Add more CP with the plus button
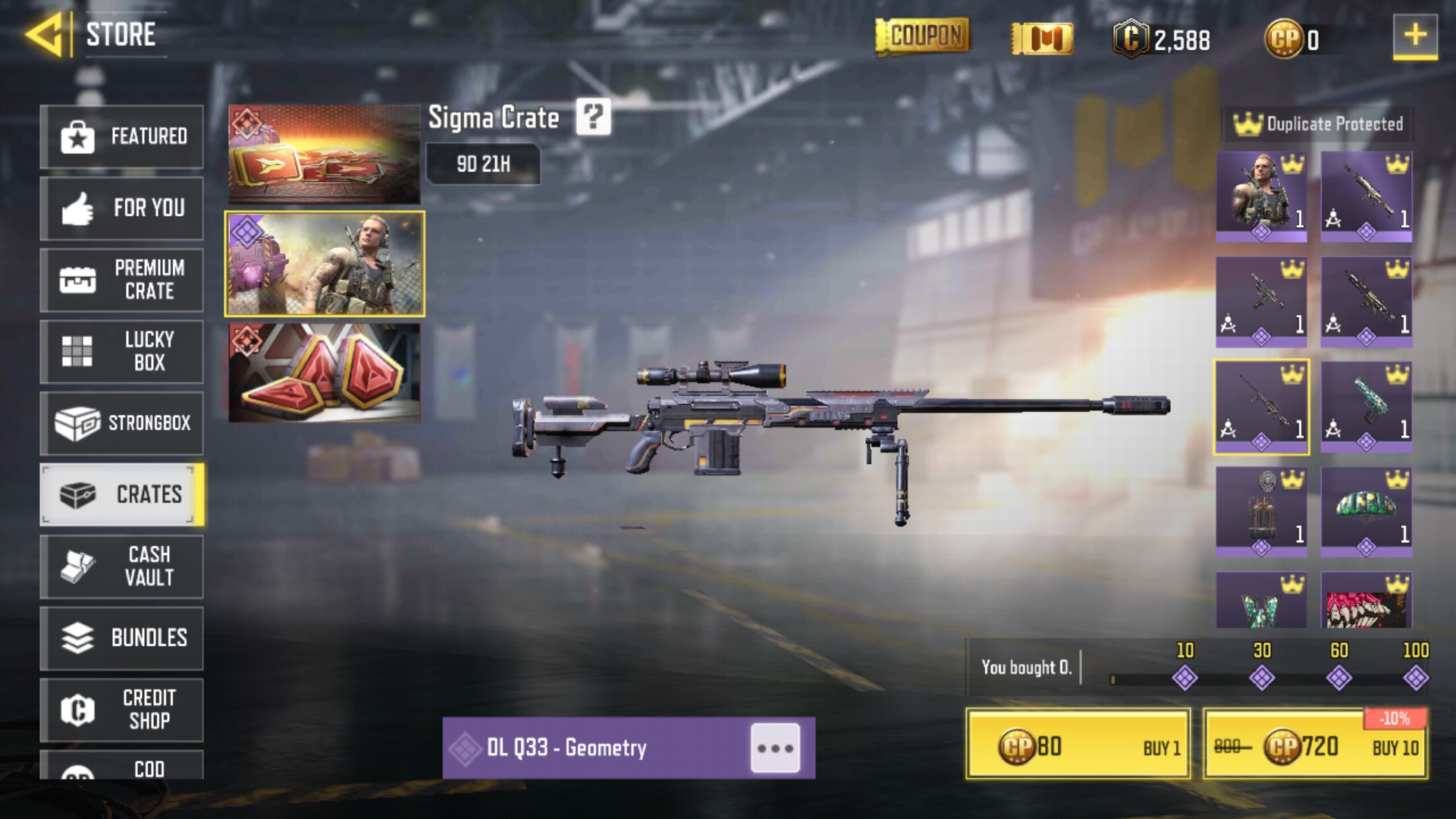Screen dimensions: 1456x819 (1414, 36)
